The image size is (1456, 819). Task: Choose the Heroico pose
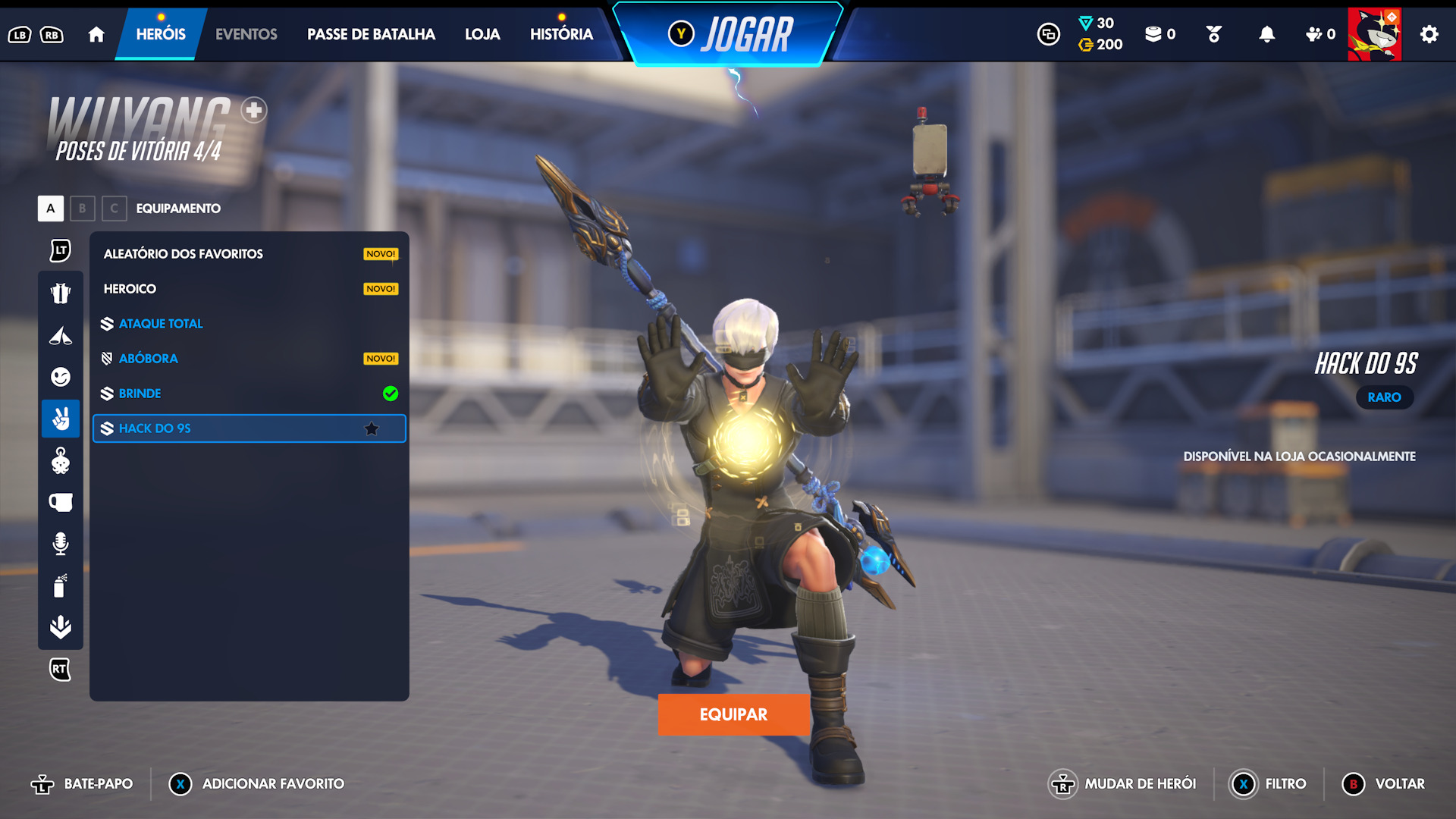tap(249, 289)
